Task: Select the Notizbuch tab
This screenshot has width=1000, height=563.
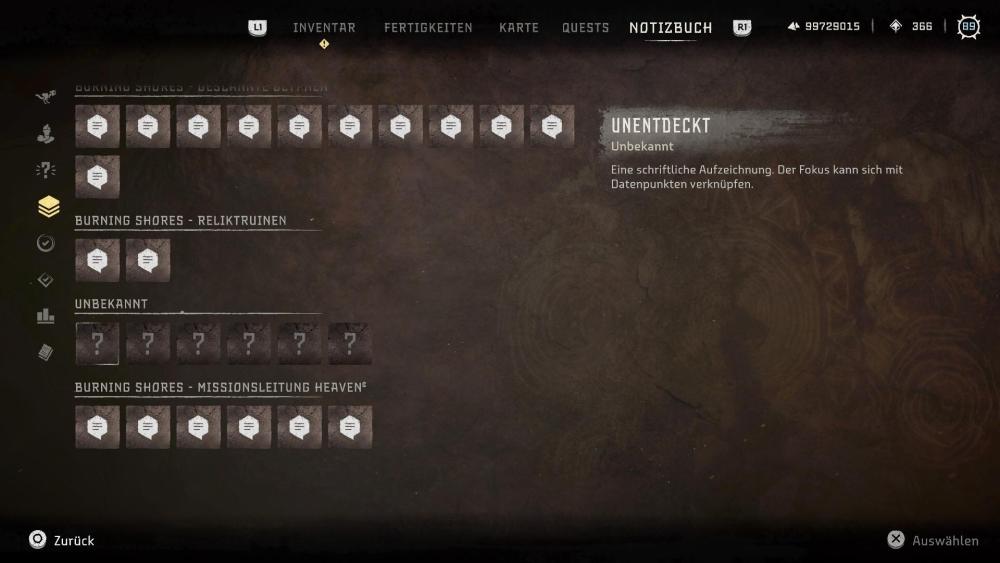Action: 670,28
